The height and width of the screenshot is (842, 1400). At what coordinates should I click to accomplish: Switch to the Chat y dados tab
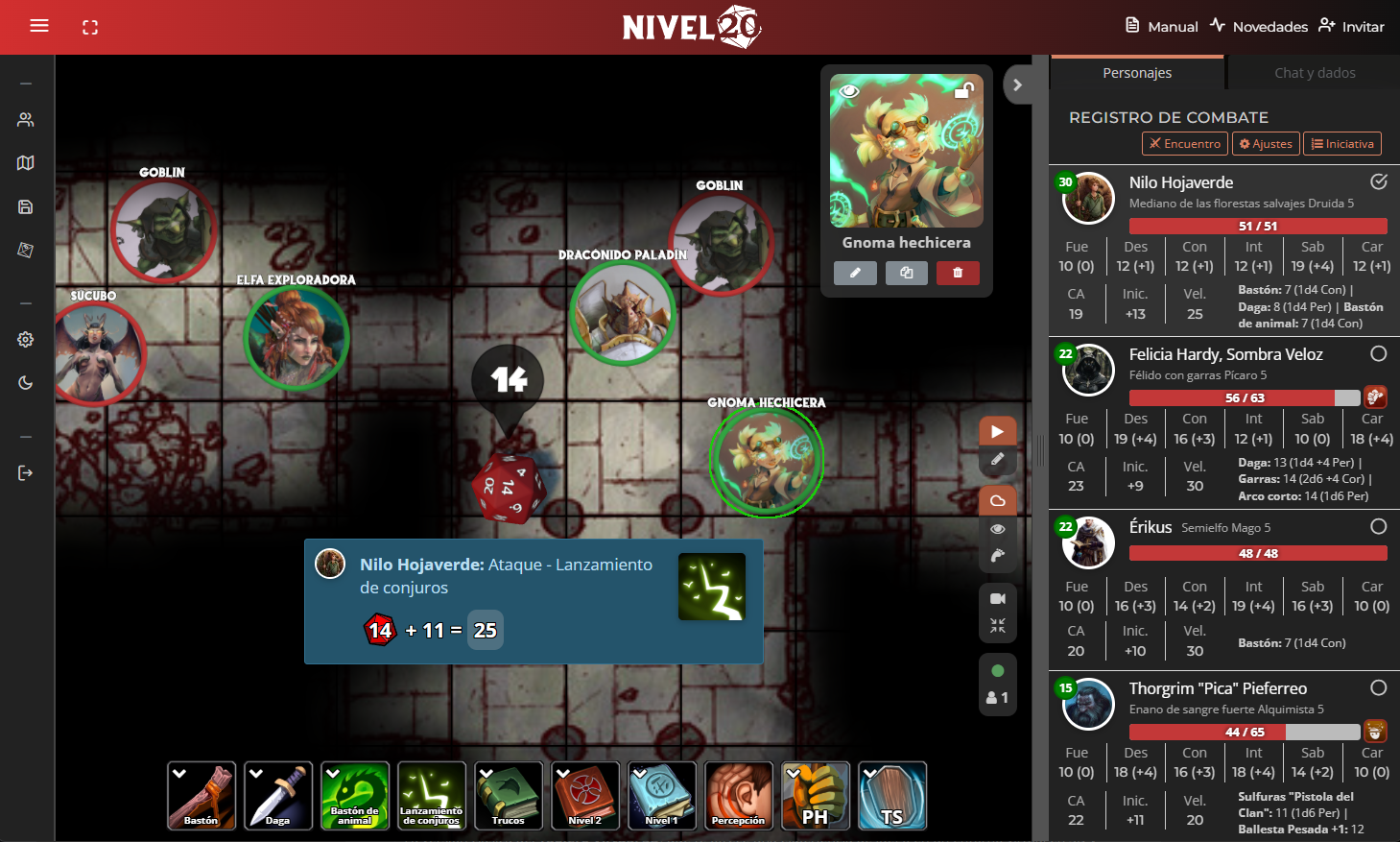pos(1315,73)
